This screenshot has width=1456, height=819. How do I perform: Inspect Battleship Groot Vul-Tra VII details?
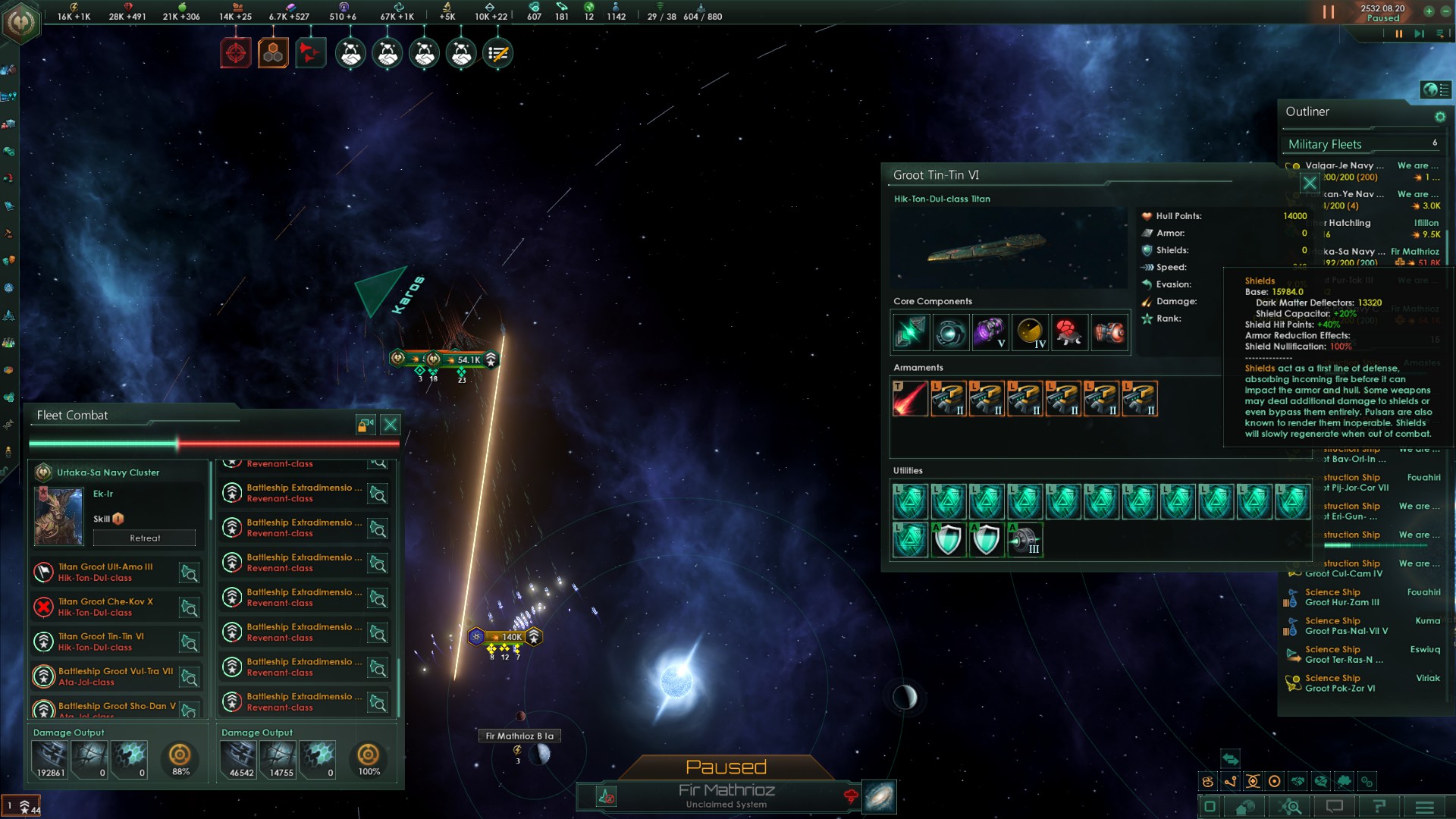coord(189,677)
